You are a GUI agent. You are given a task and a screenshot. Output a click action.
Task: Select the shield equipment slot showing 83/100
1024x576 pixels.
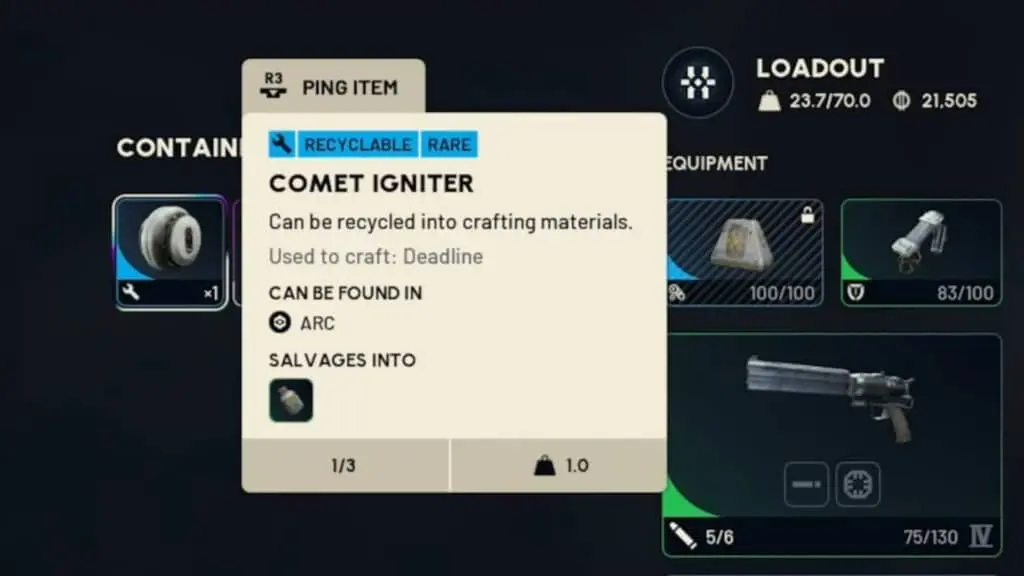(920, 252)
